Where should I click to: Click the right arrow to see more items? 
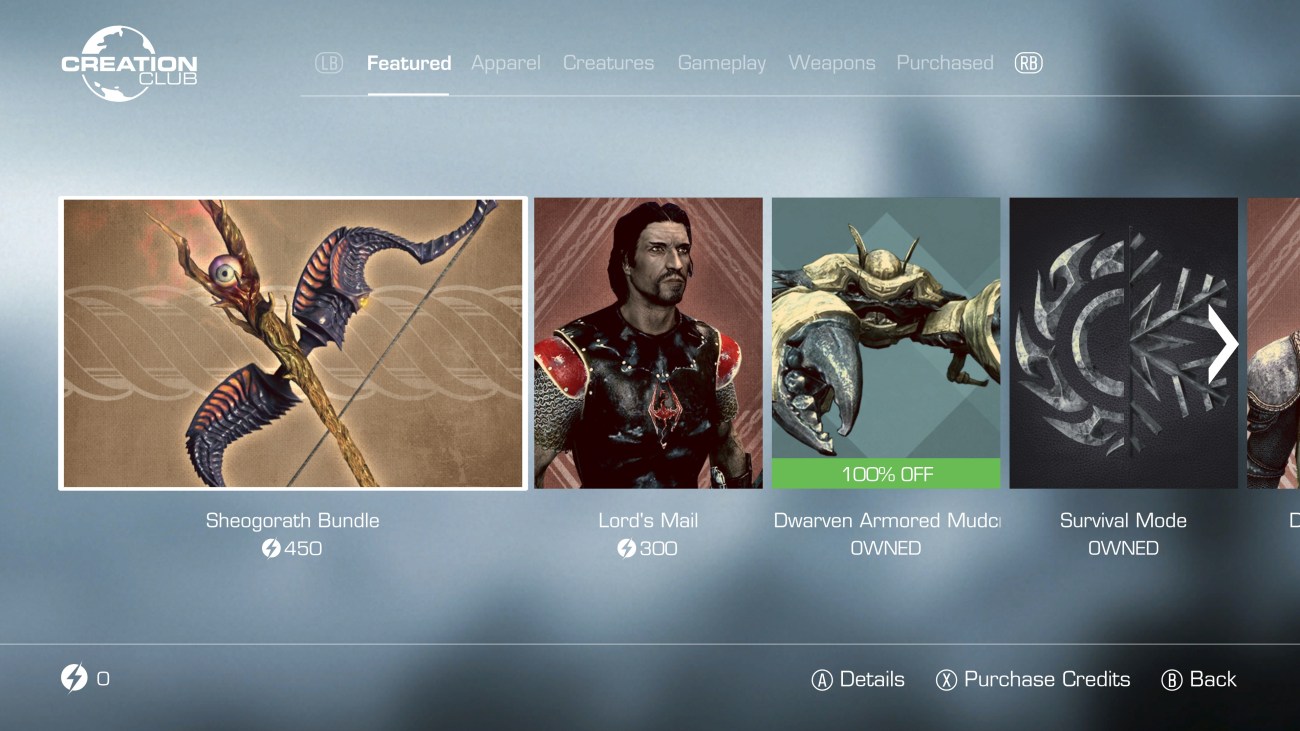(1222, 345)
